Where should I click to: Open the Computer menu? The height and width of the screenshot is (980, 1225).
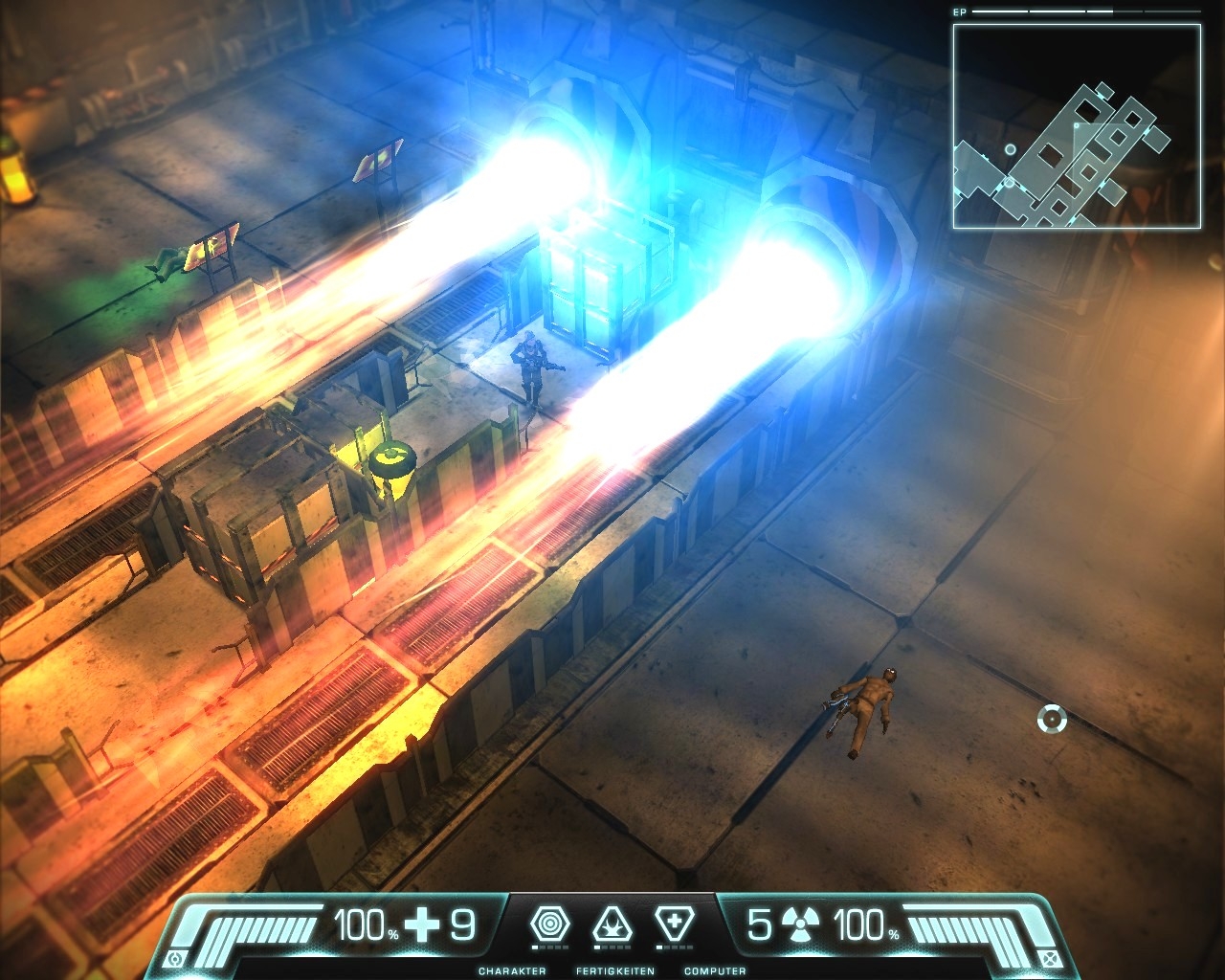pos(715,970)
